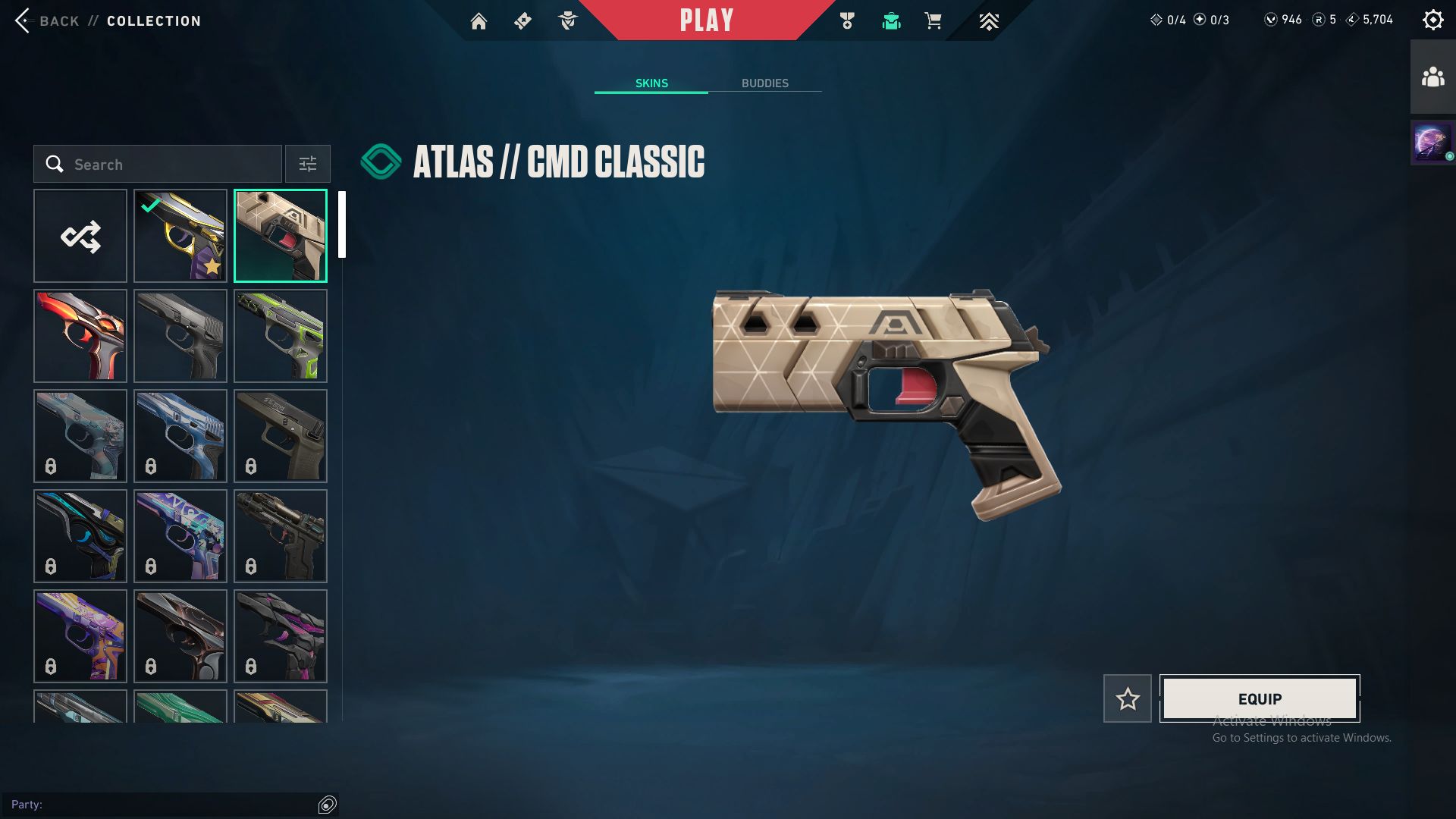Viewport: 1456px width, 819px height.
Task: Choose the random skin shuffle tile
Action: pyautogui.click(x=80, y=236)
